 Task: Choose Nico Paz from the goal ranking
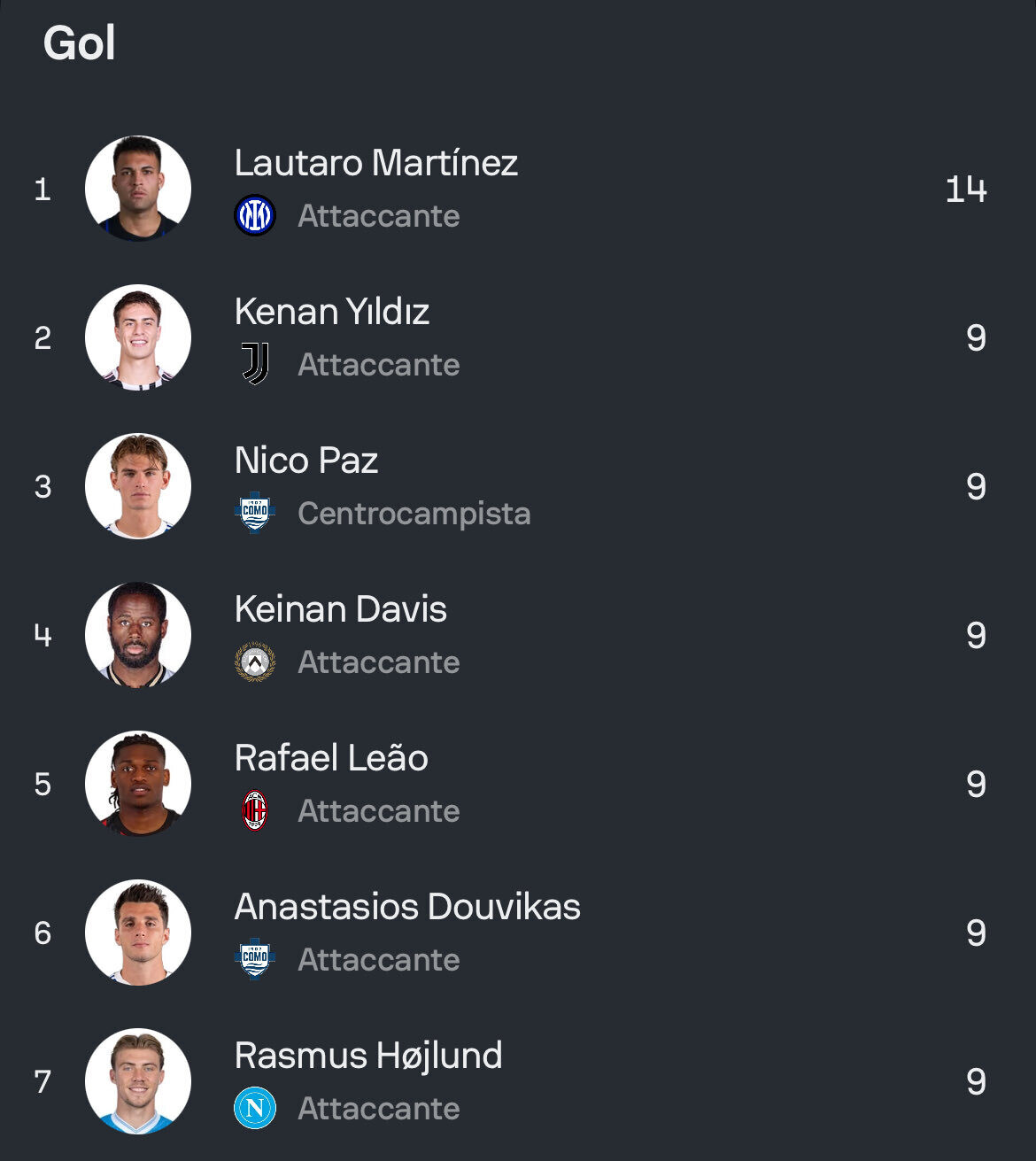click(x=306, y=461)
